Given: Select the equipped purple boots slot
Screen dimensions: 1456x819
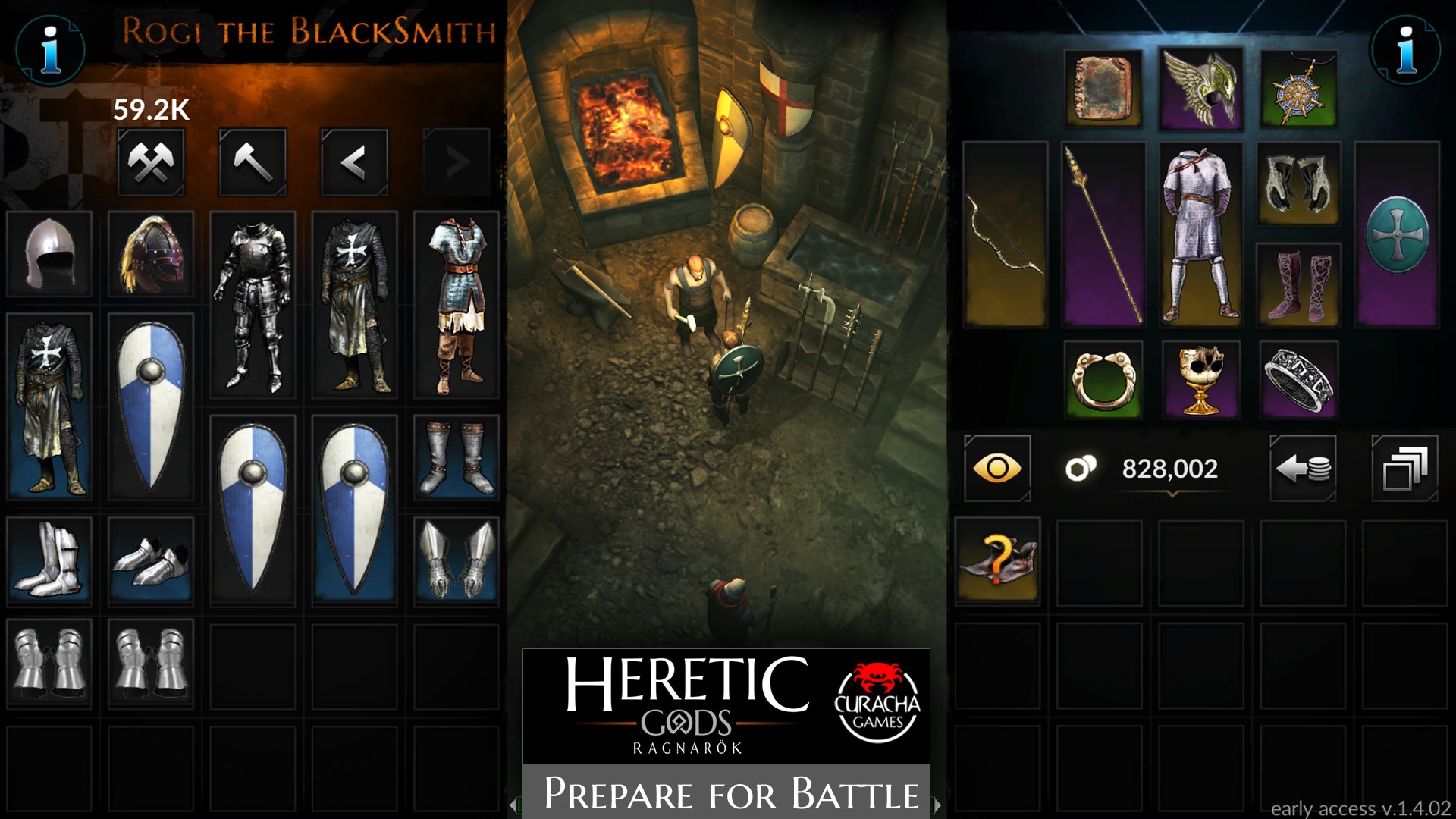Looking at the screenshot, I should coord(1299,285).
